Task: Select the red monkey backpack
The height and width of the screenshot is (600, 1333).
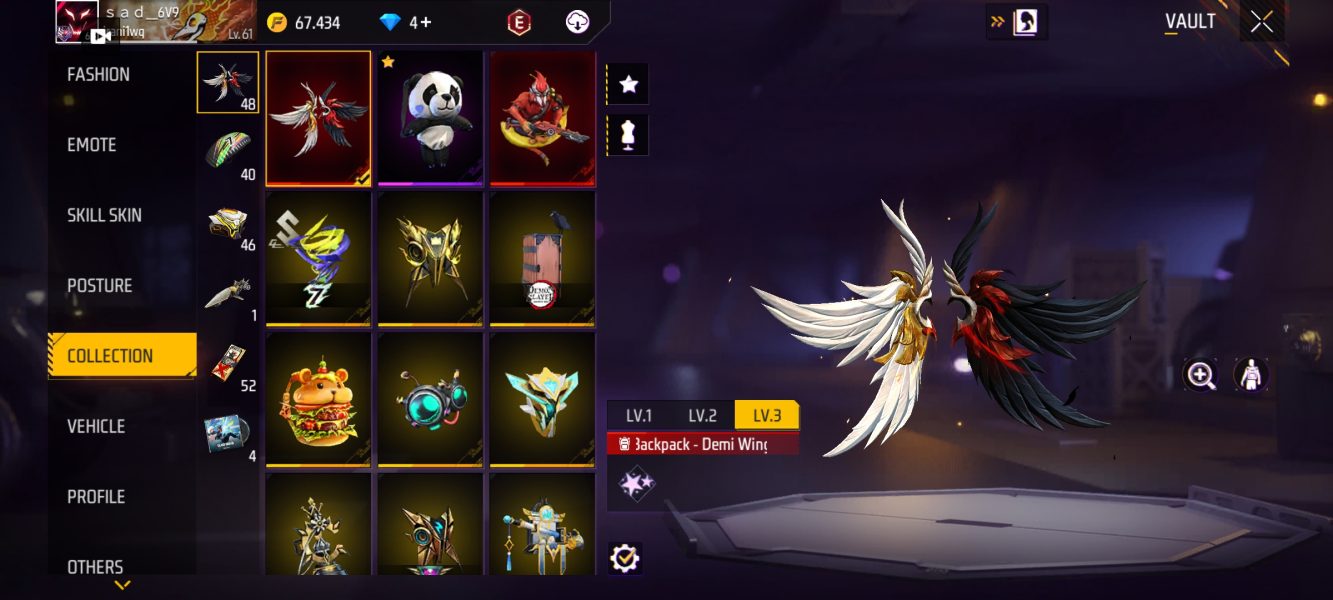Action: [x=542, y=118]
